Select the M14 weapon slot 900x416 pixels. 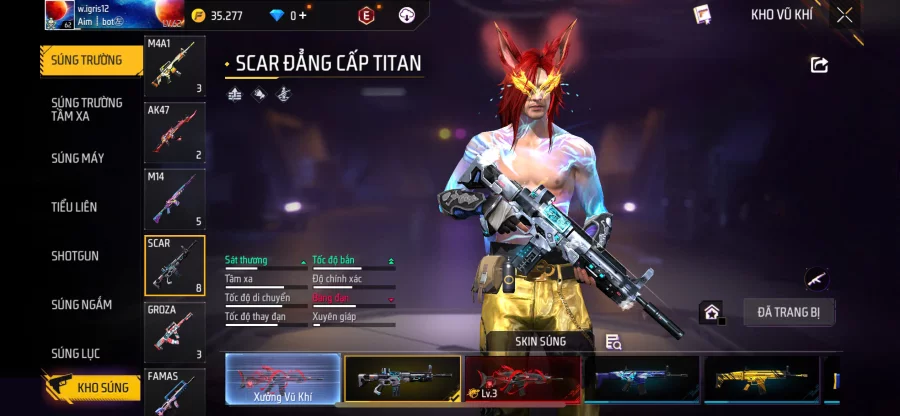click(x=175, y=199)
